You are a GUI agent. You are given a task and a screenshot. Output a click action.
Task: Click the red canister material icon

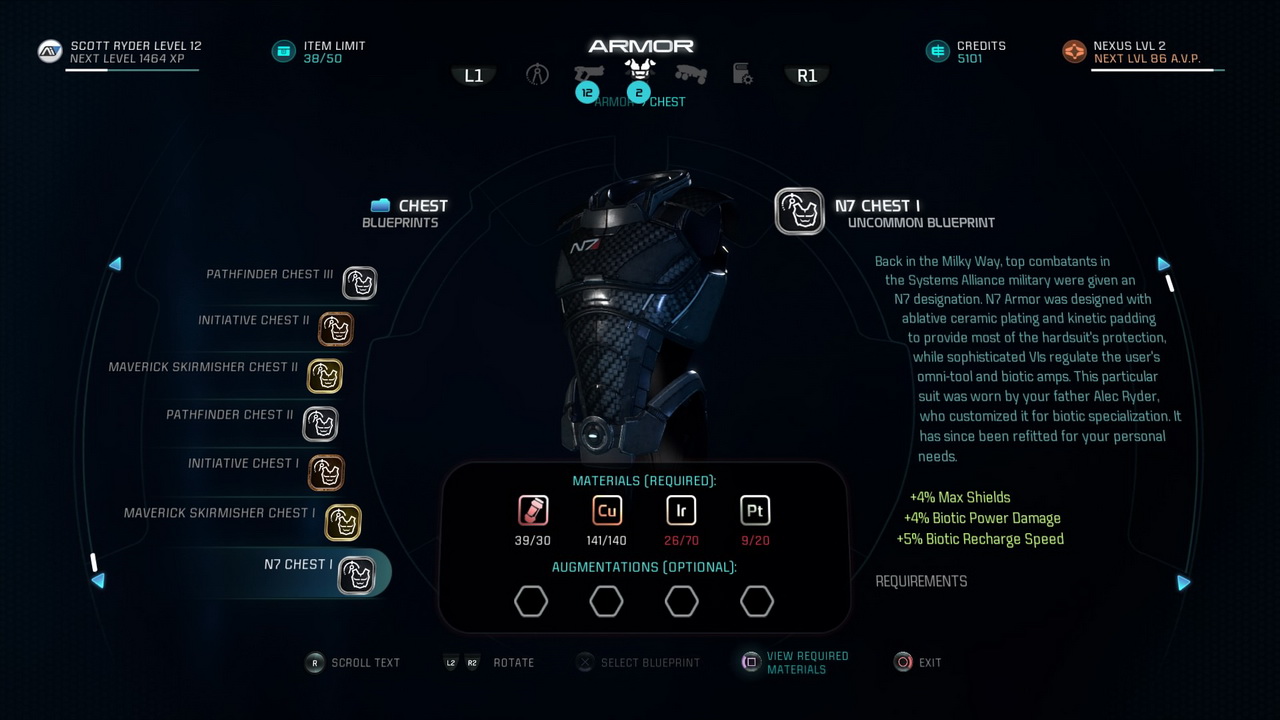click(x=533, y=511)
